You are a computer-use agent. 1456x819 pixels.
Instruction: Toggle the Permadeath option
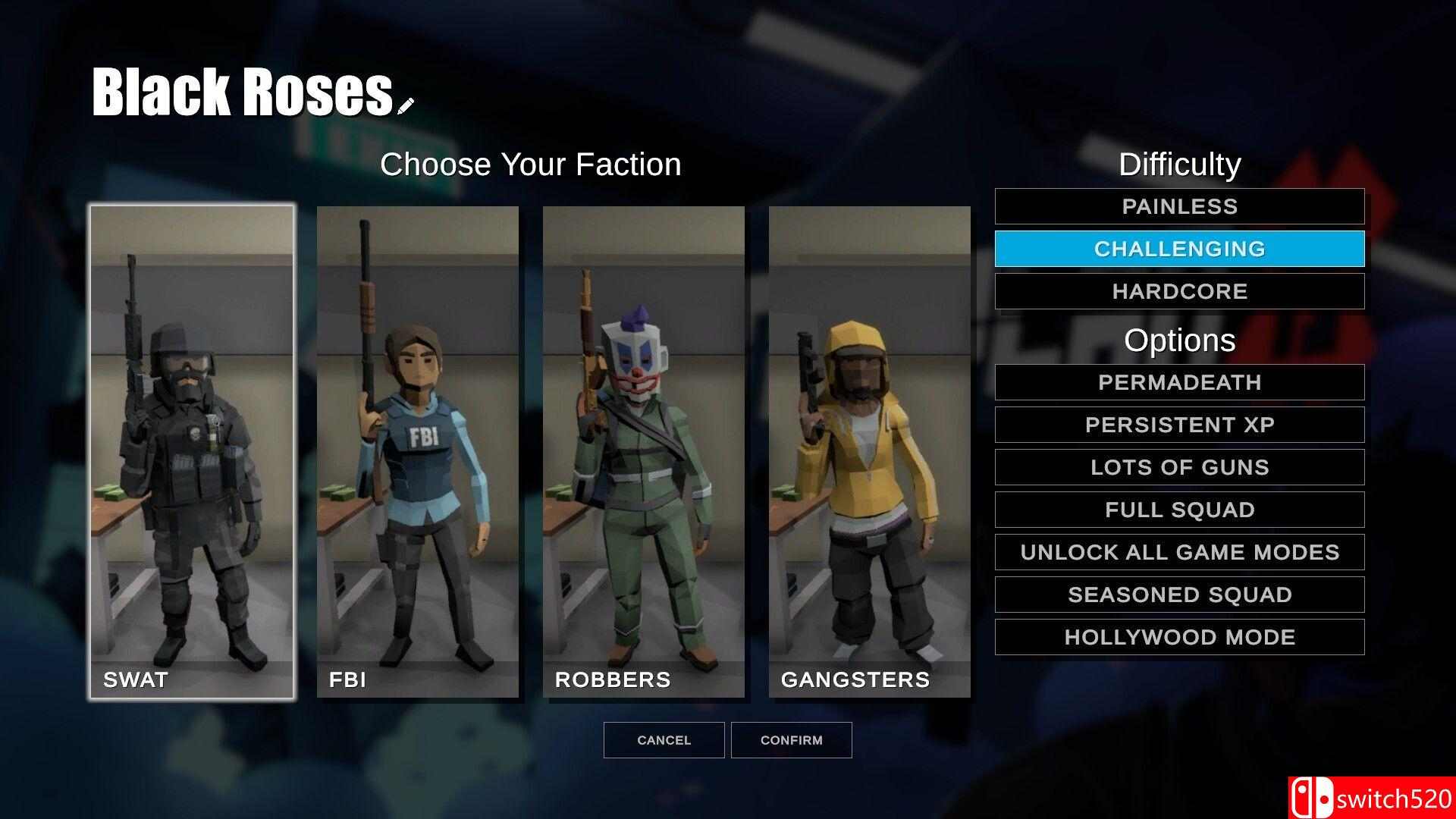click(x=1179, y=382)
